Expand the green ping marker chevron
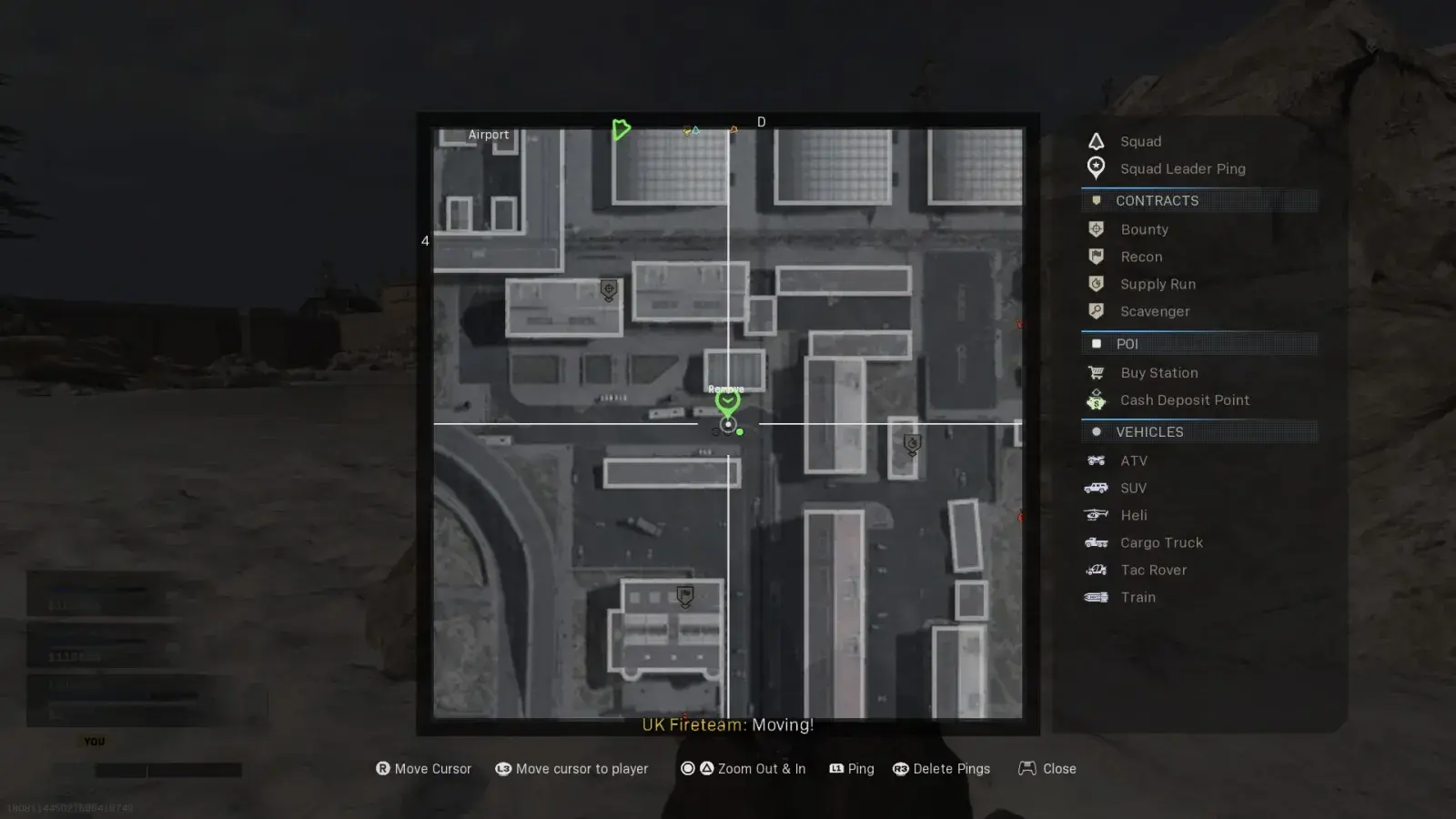This screenshot has width=1456, height=819. pos(727,400)
